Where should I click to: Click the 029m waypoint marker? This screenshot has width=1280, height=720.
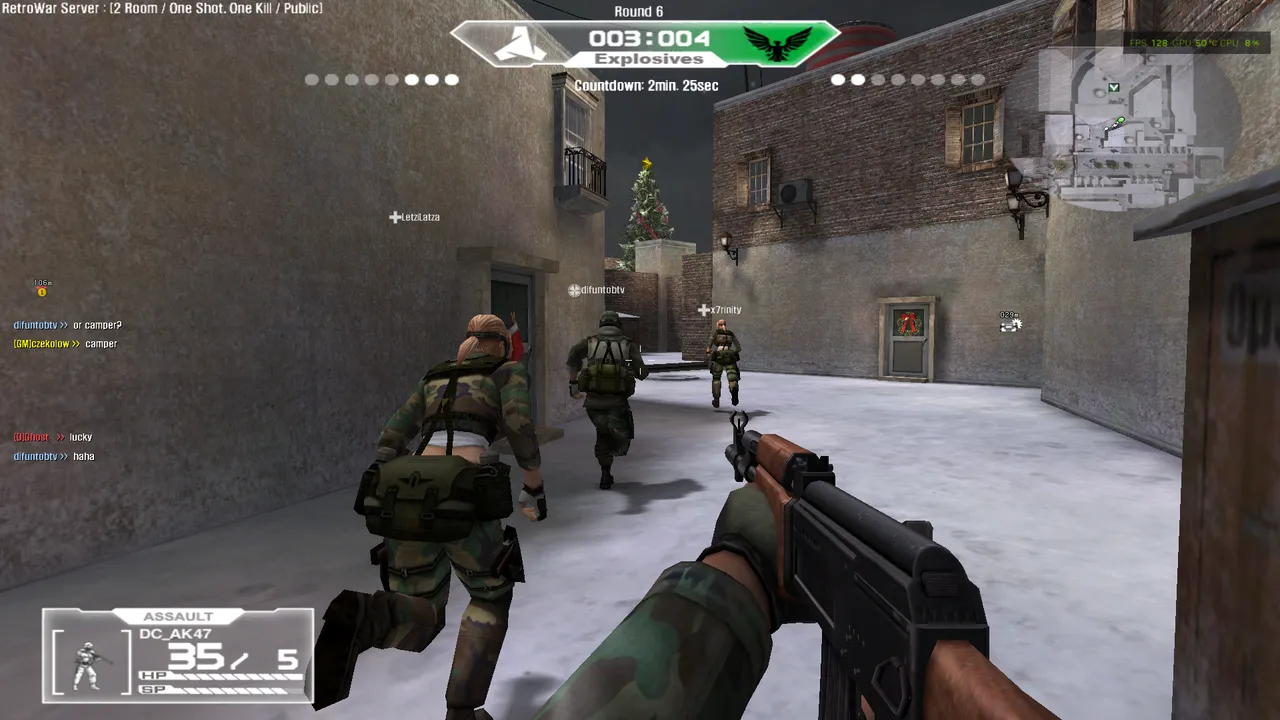(1010, 323)
